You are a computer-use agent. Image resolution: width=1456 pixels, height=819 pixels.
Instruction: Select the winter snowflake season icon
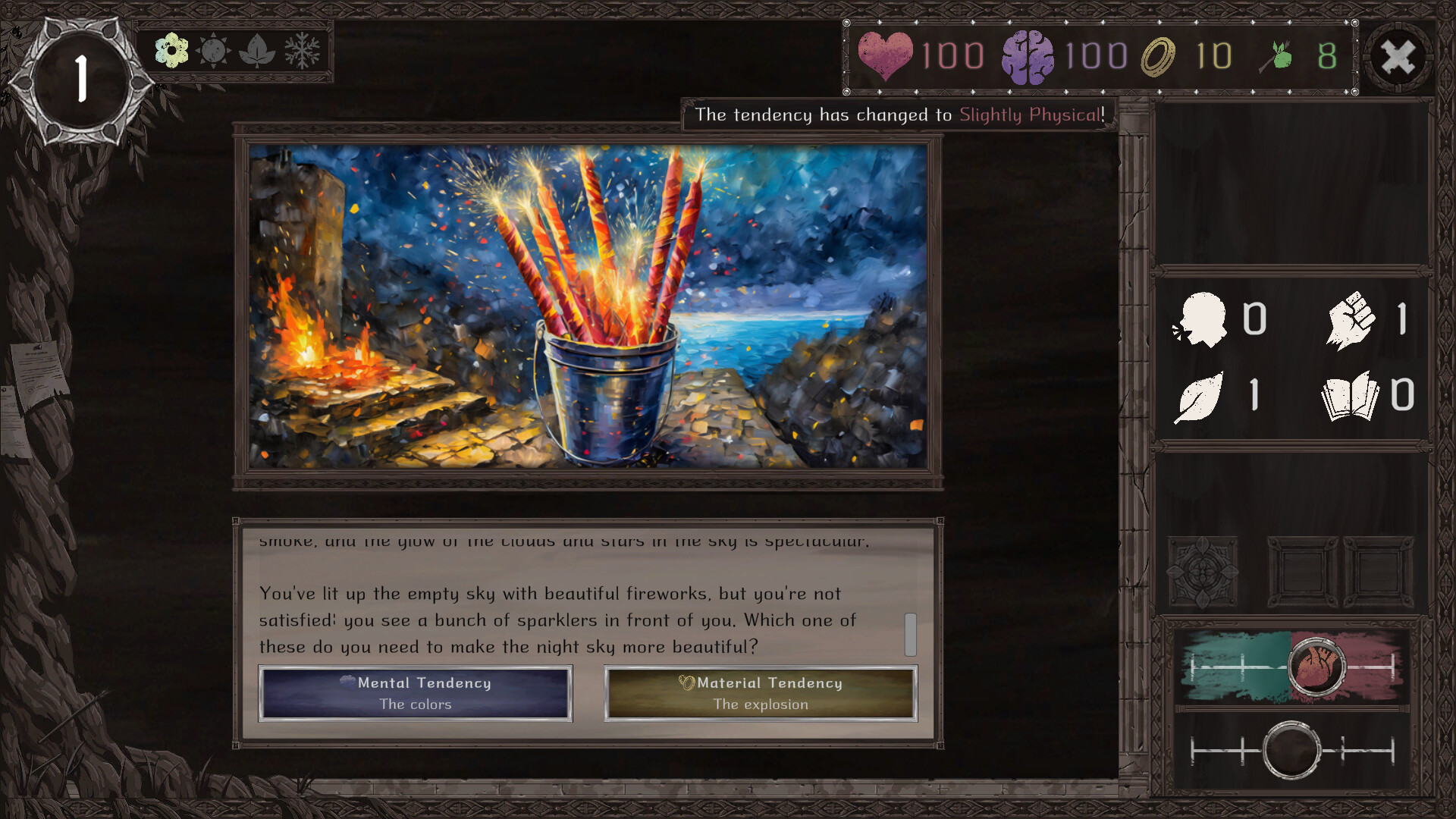[303, 52]
